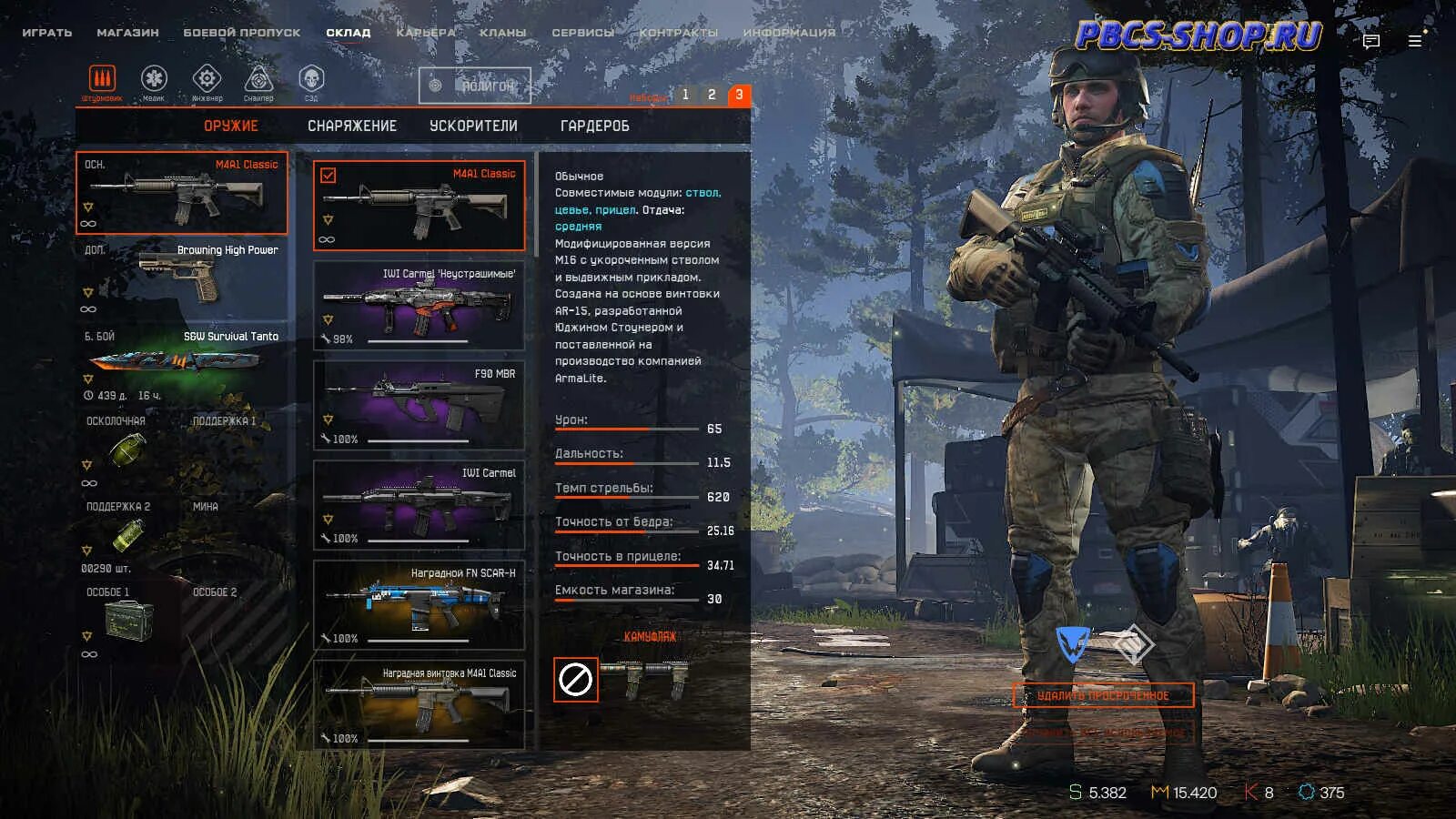Select the S&W Survival Tanto melee slot
Viewport: 1456px width, 819px height.
182,362
